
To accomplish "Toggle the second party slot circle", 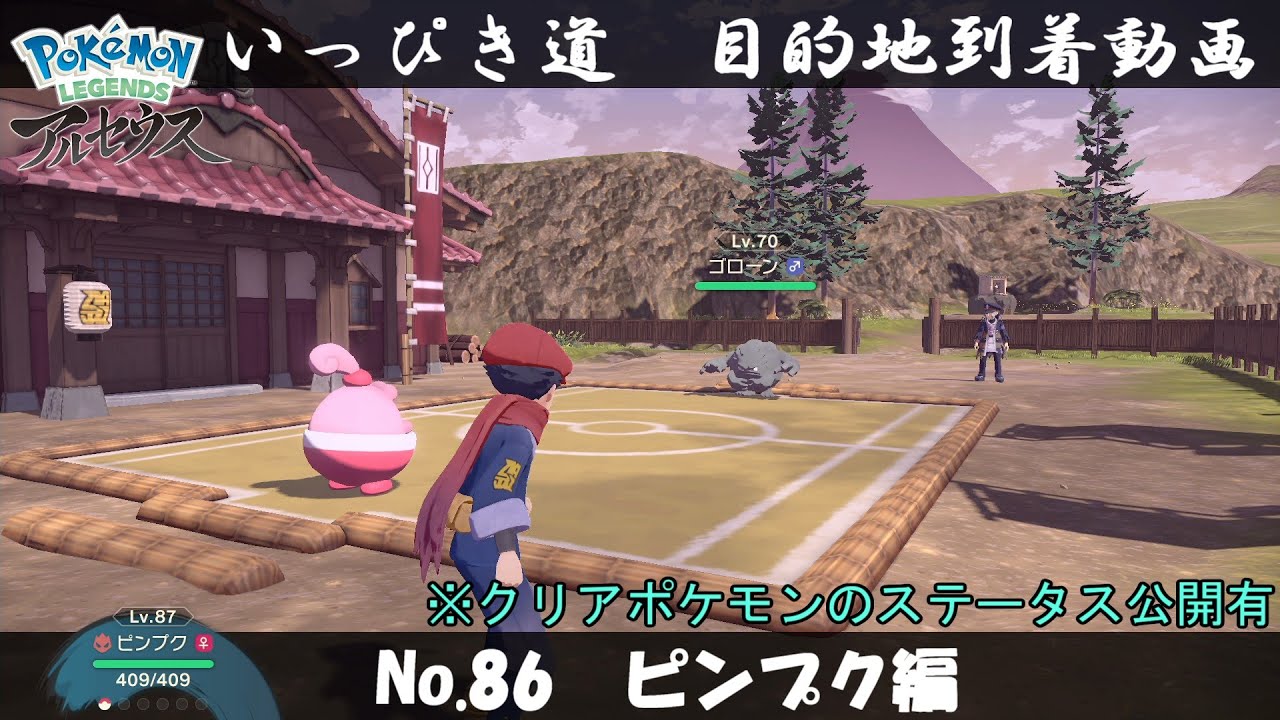I will pyautogui.click(x=123, y=704).
